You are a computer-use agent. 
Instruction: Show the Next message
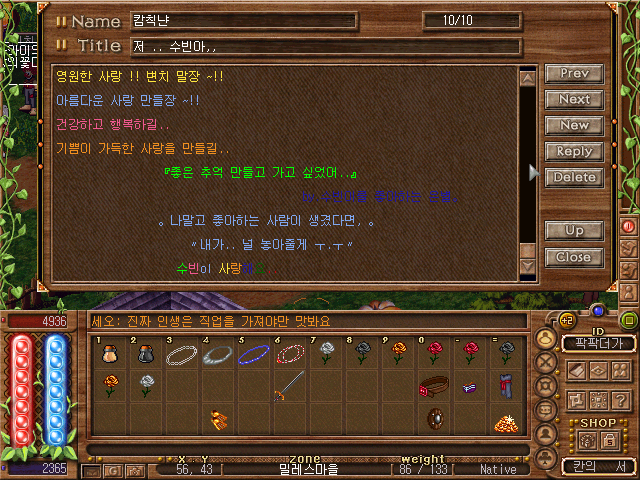point(573,100)
